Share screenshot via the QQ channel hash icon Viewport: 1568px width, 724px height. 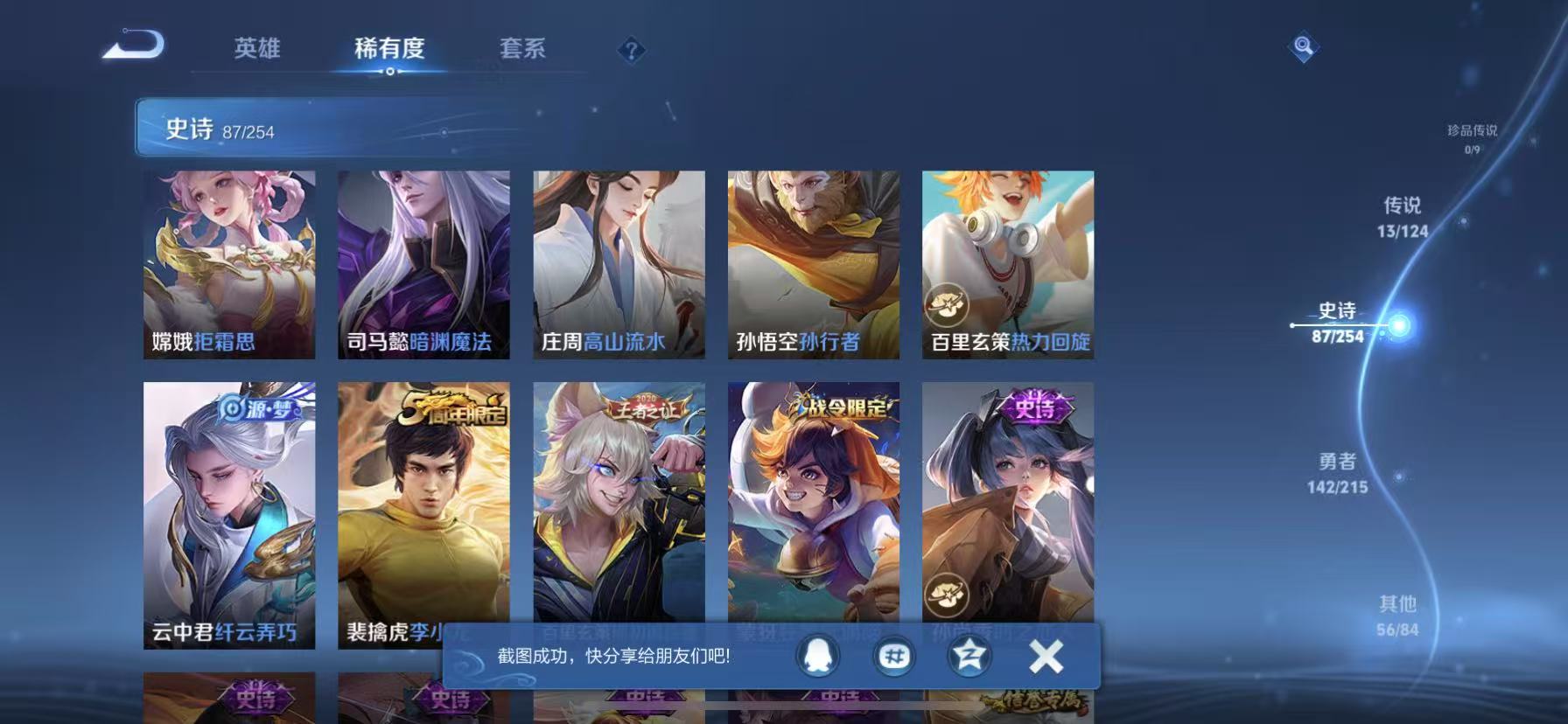click(x=895, y=658)
